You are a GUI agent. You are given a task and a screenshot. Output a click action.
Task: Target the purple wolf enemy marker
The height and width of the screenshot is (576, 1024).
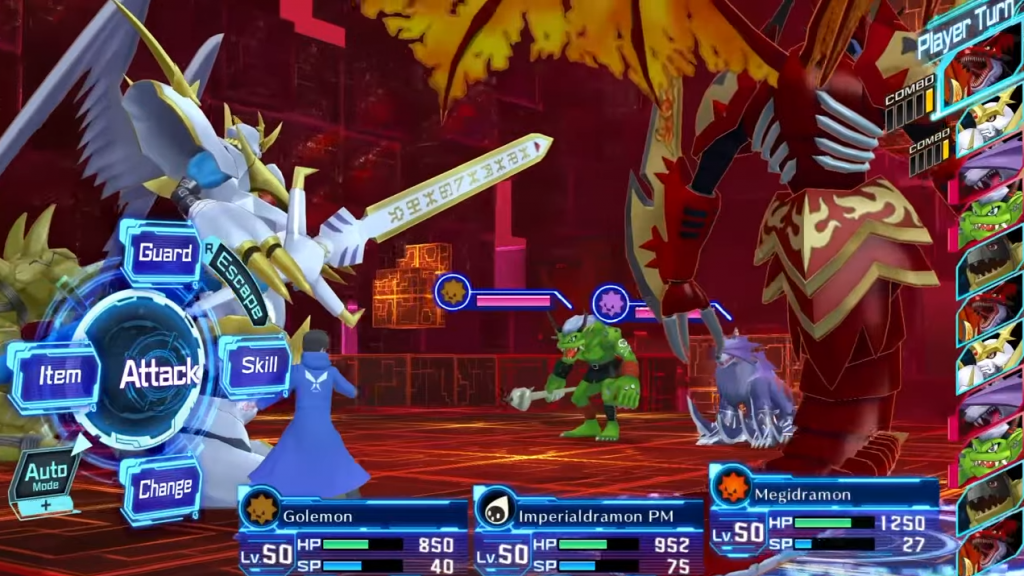(610, 302)
